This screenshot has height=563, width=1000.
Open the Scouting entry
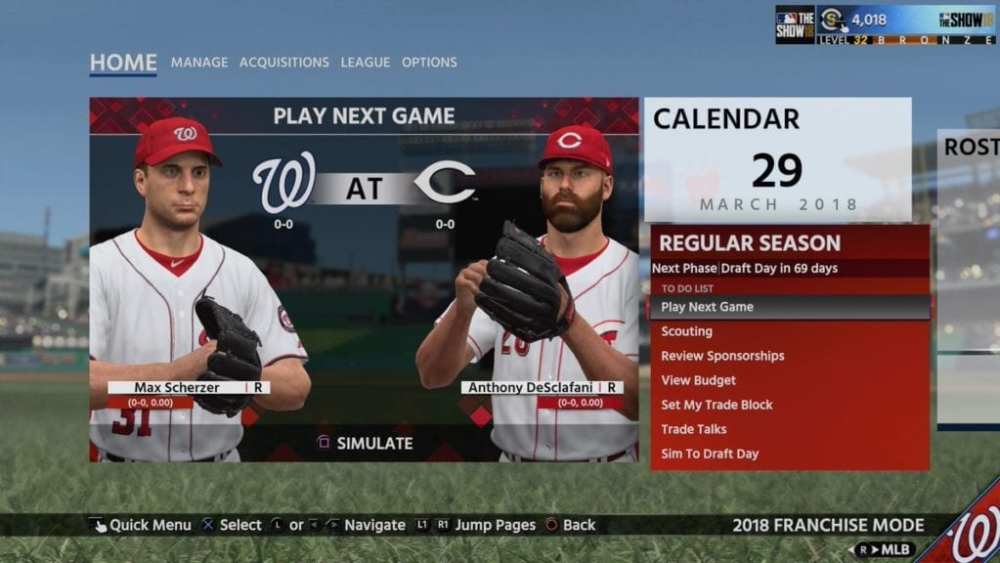coord(687,331)
